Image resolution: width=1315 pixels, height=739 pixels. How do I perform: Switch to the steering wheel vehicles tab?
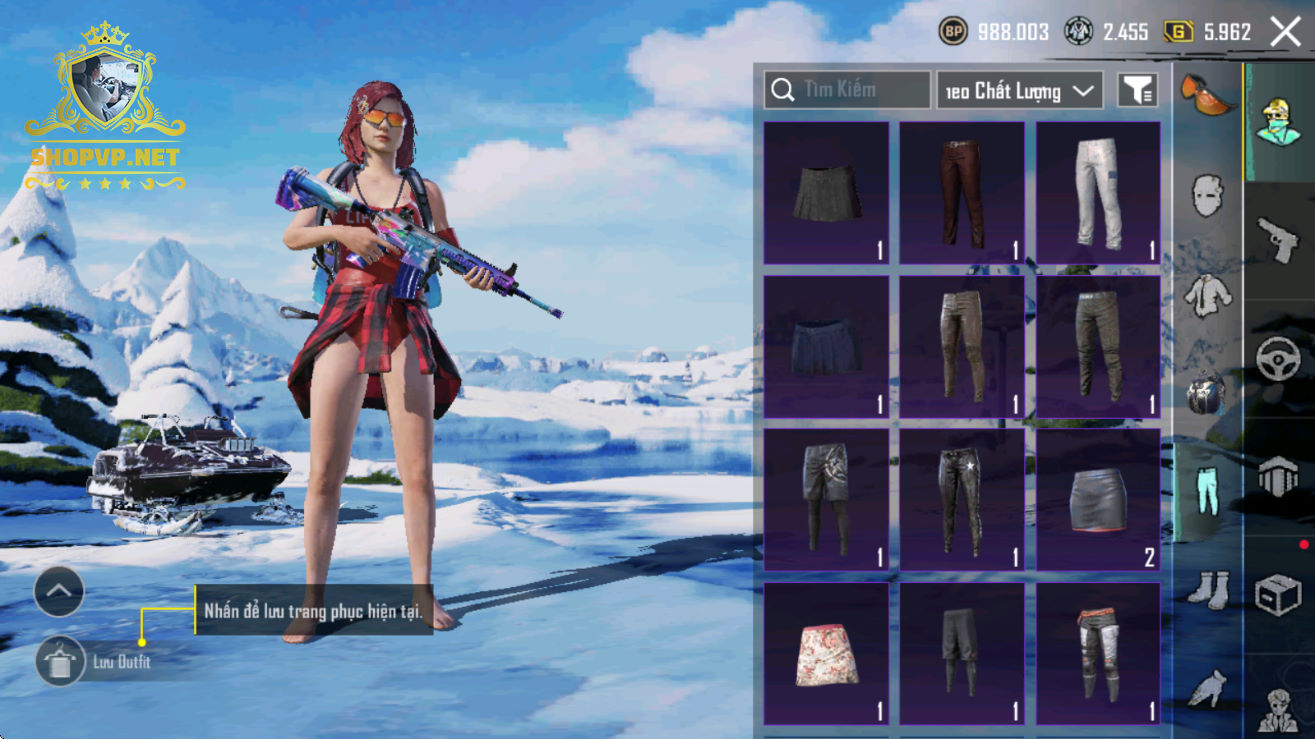point(1278,358)
